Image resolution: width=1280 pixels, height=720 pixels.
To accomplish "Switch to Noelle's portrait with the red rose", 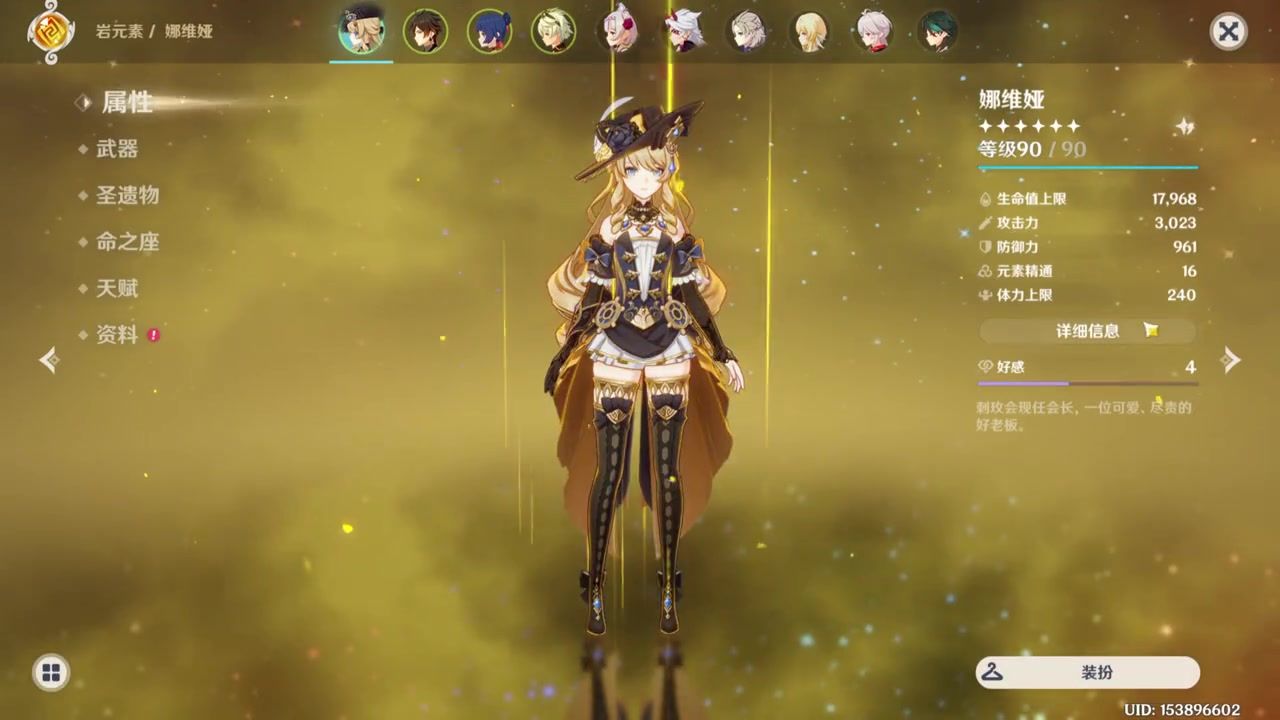I will click(617, 31).
